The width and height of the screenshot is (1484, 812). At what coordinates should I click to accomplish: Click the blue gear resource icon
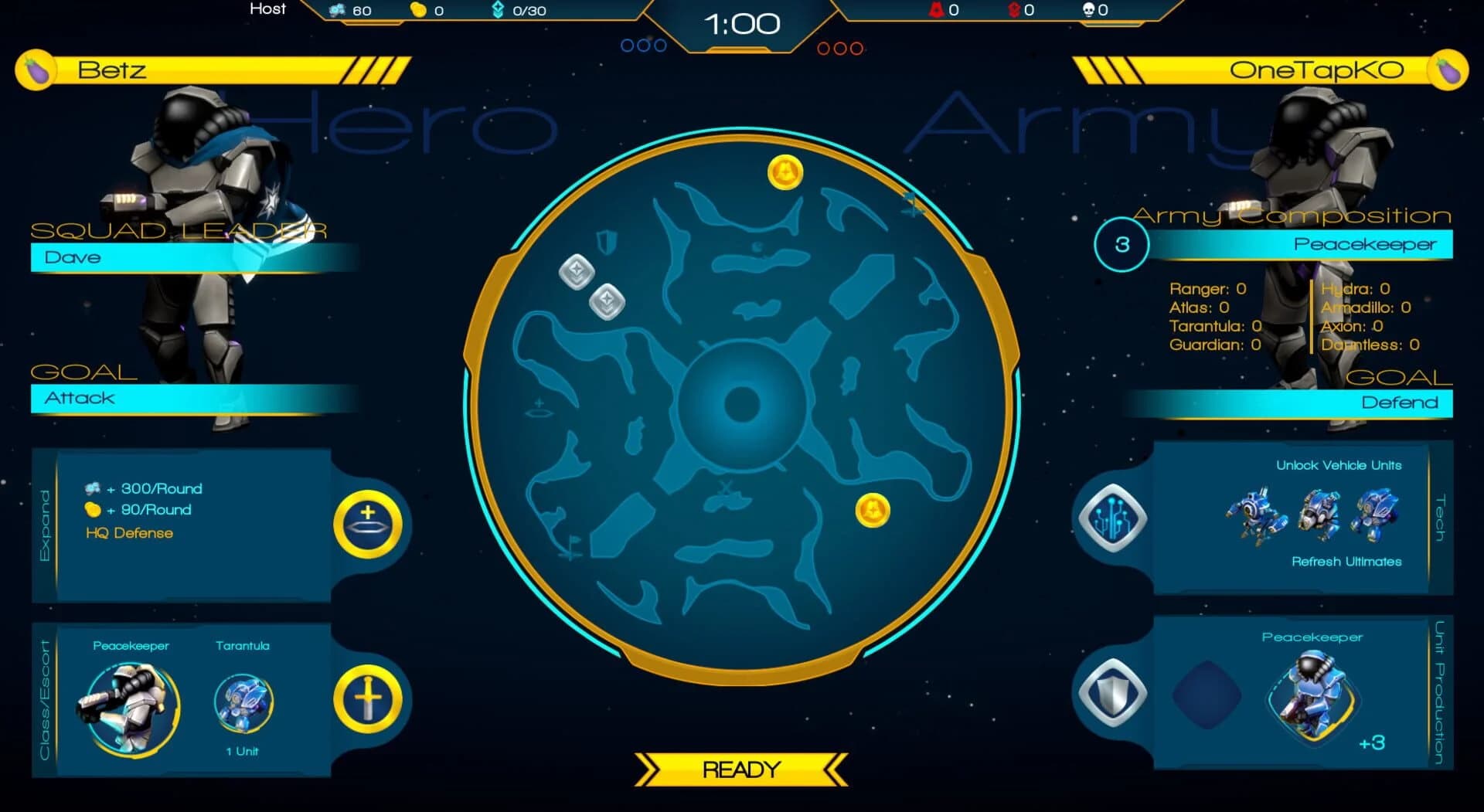(335, 10)
